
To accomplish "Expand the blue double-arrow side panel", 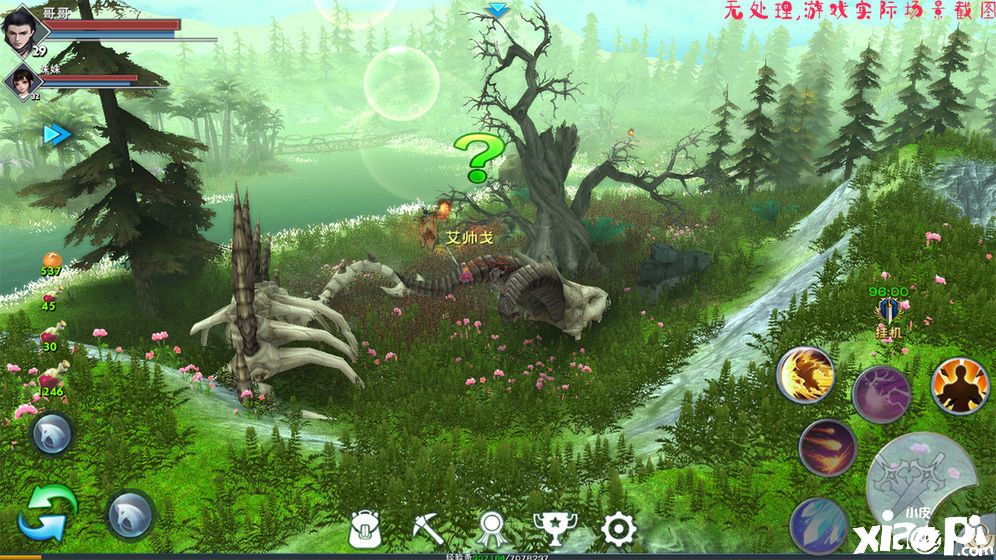I will coord(57,134).
